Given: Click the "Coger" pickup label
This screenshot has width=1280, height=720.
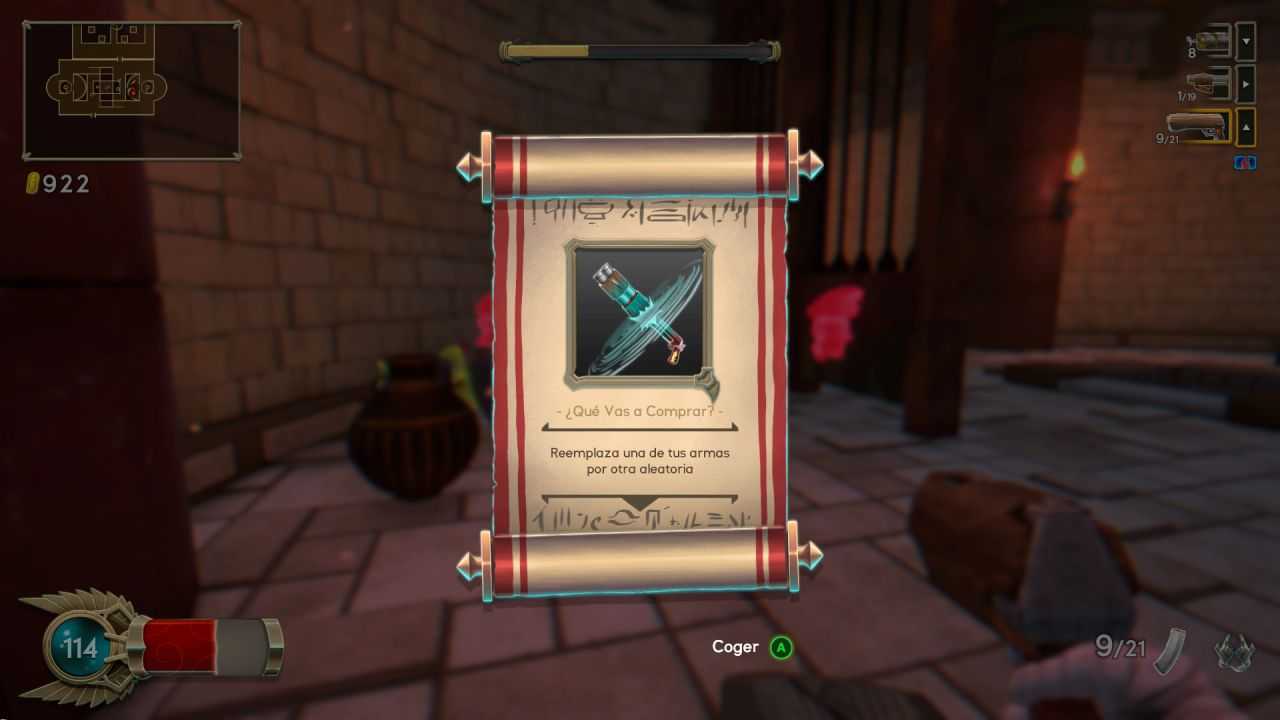Looking at the screenshot, I should click(735, 647).
